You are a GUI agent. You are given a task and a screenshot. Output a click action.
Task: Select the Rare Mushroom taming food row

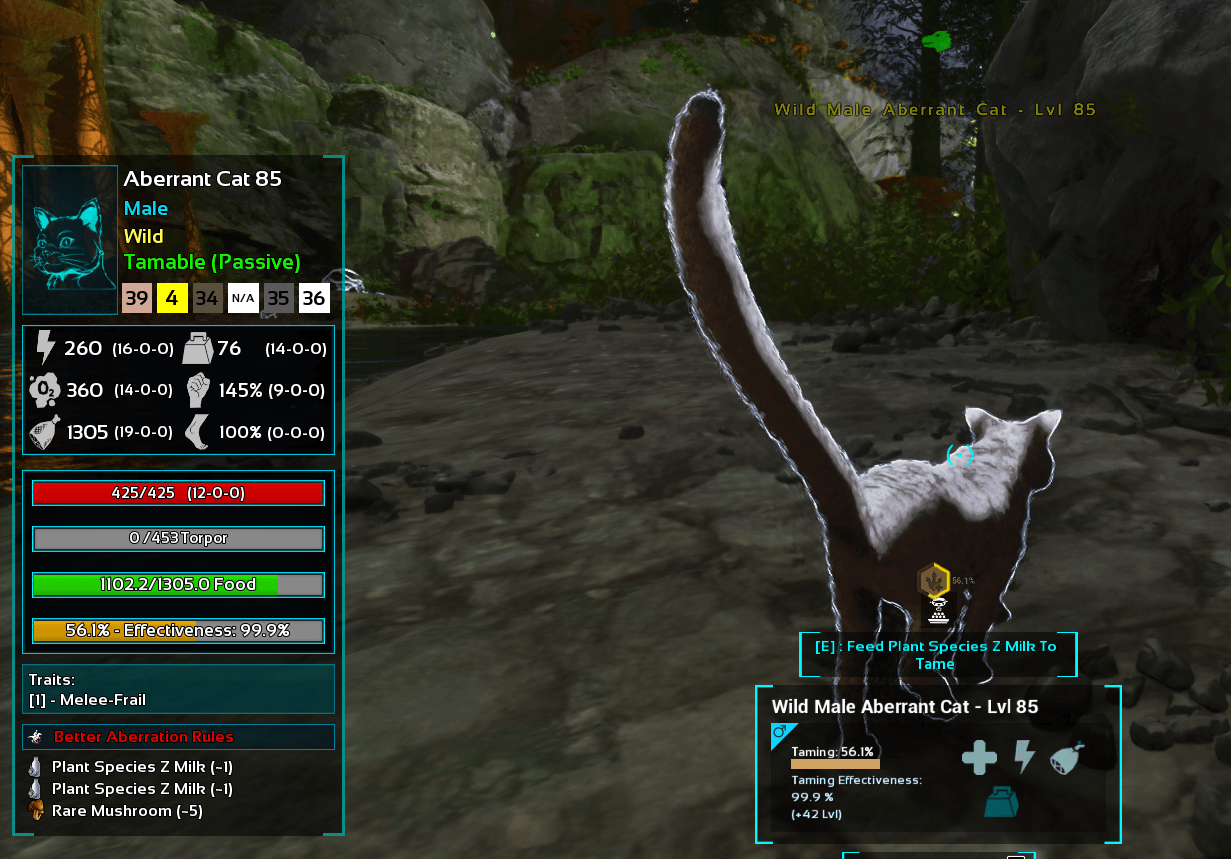pos(127,811)
